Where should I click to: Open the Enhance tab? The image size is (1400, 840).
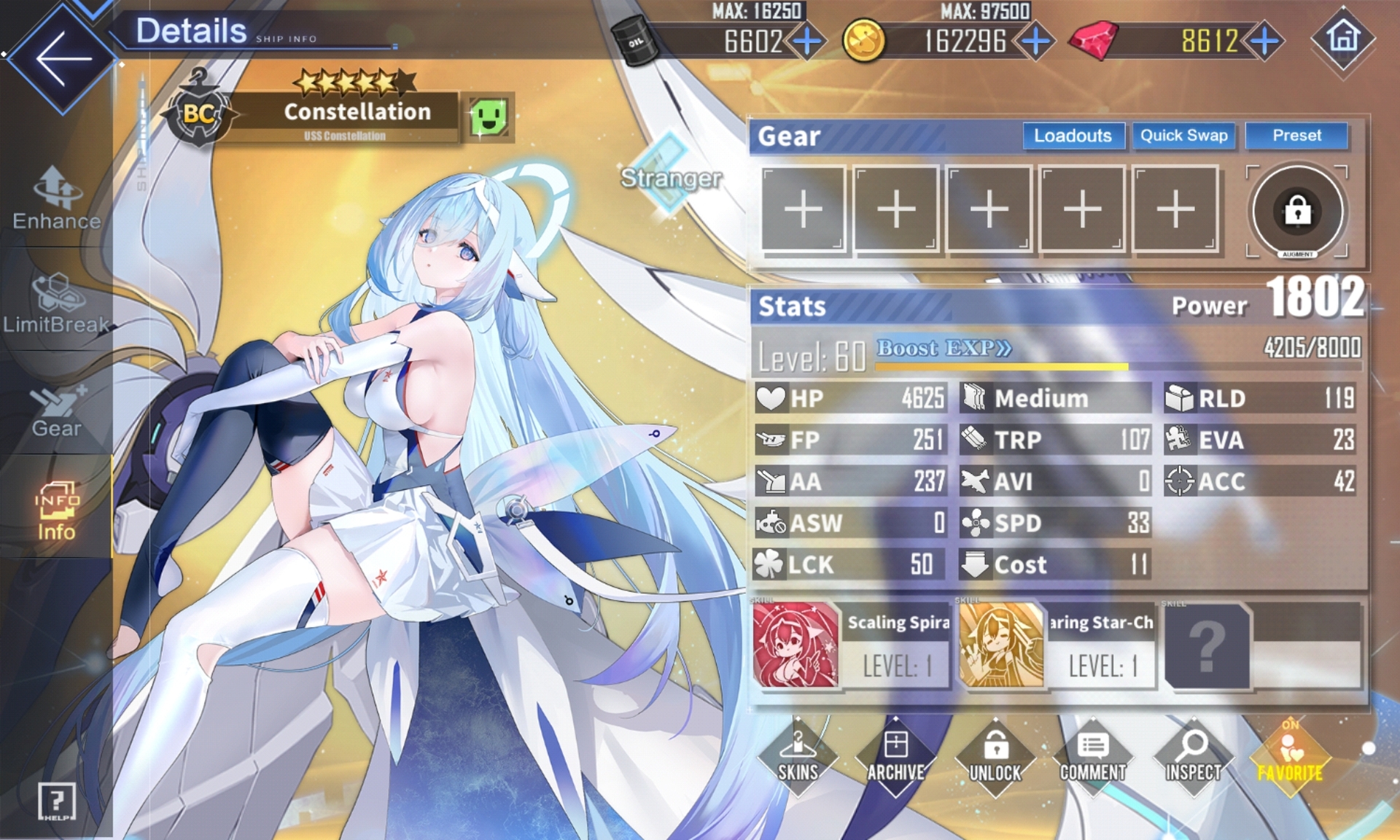pos(56,198)
